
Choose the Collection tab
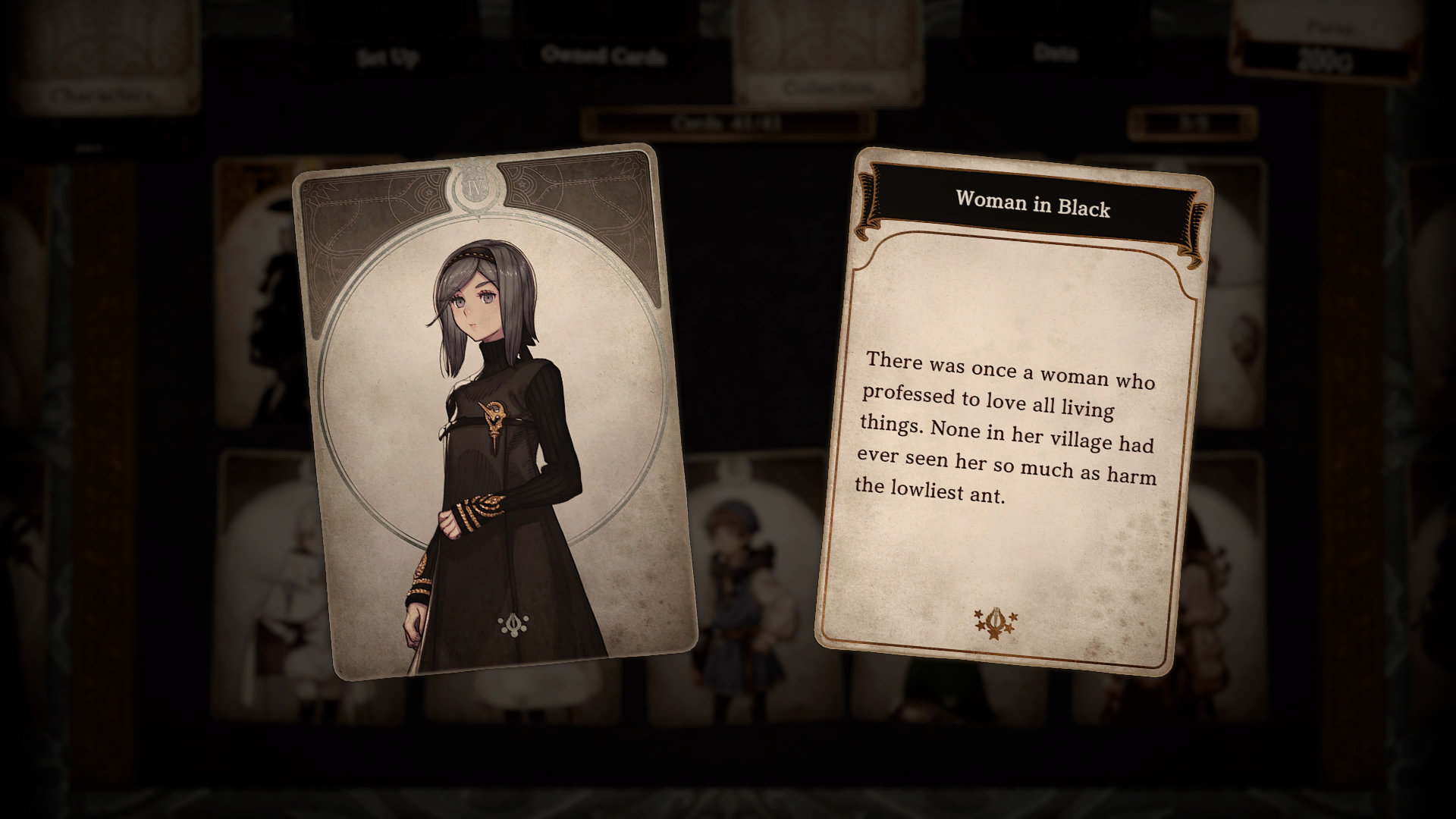pyautogui.click(x=827, y=88)
